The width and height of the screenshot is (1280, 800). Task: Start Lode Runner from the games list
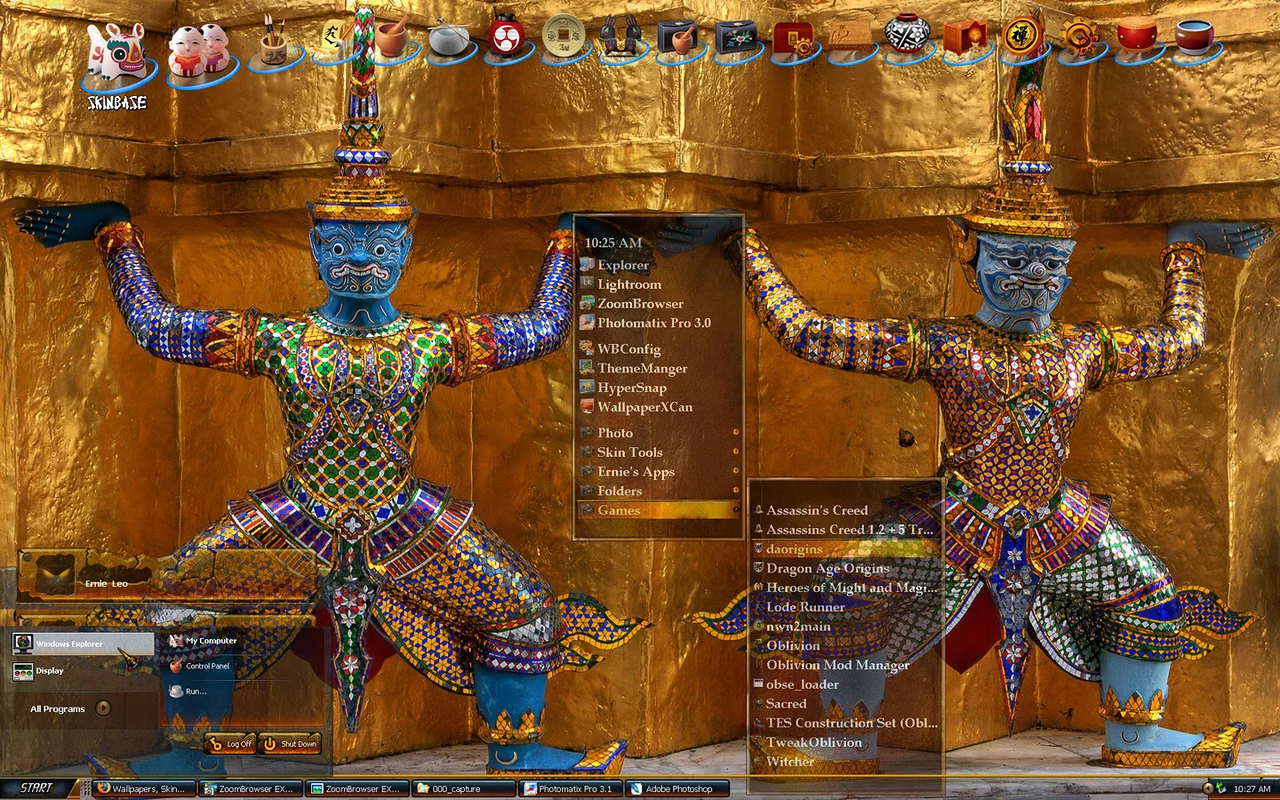805,607
